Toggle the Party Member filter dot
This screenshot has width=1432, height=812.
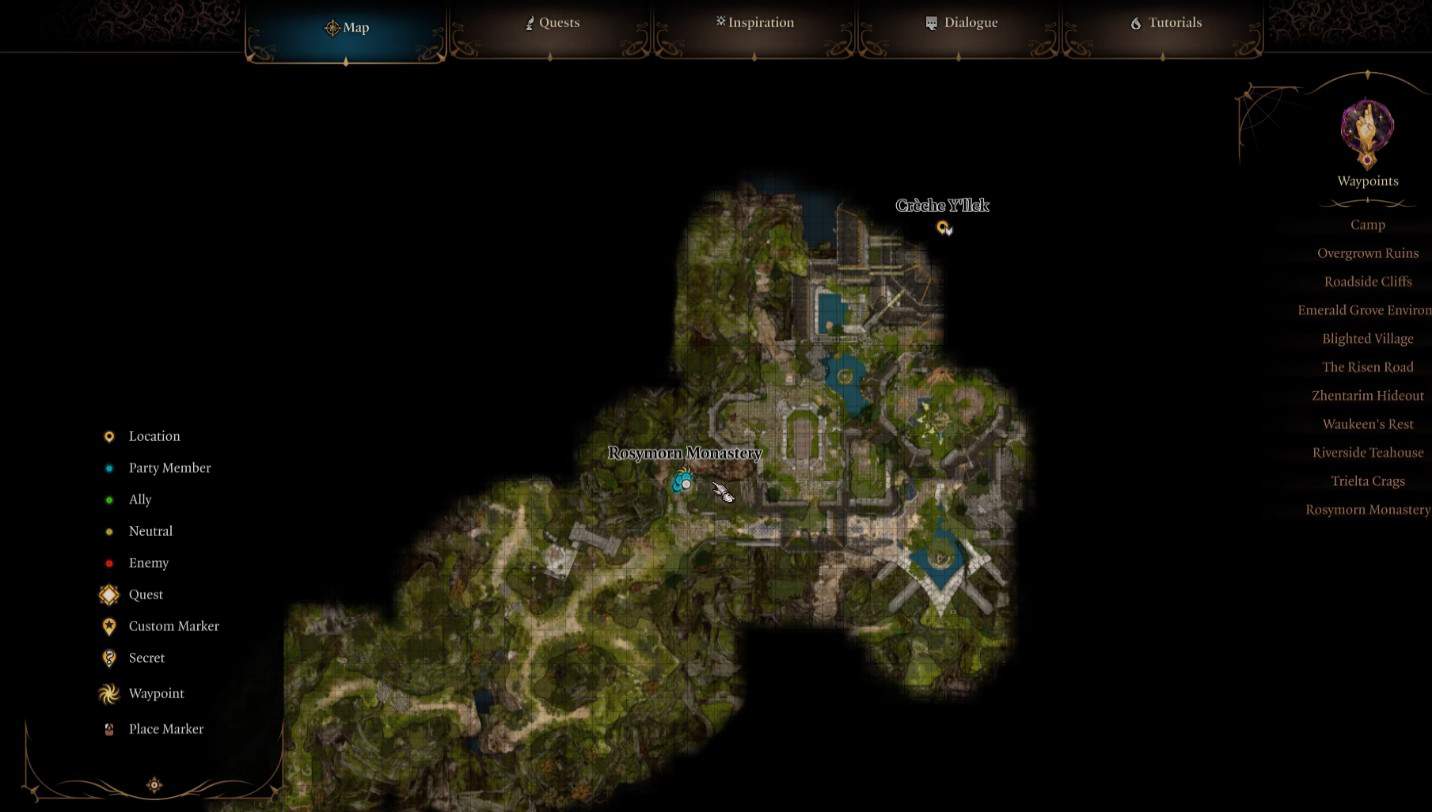coord(108,467)
